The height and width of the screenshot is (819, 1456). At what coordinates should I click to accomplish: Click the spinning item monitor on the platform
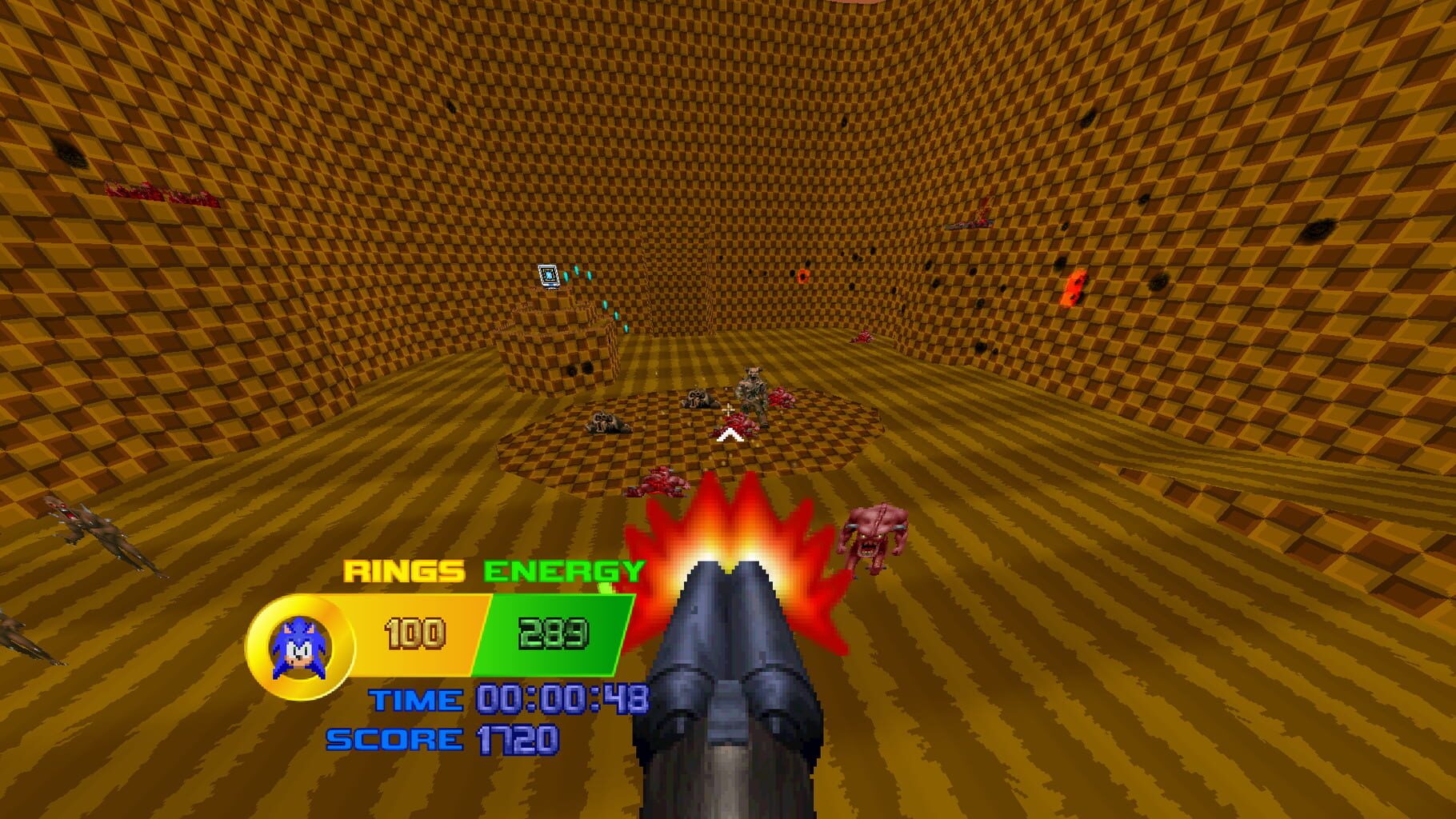click(x=549, y=274)
